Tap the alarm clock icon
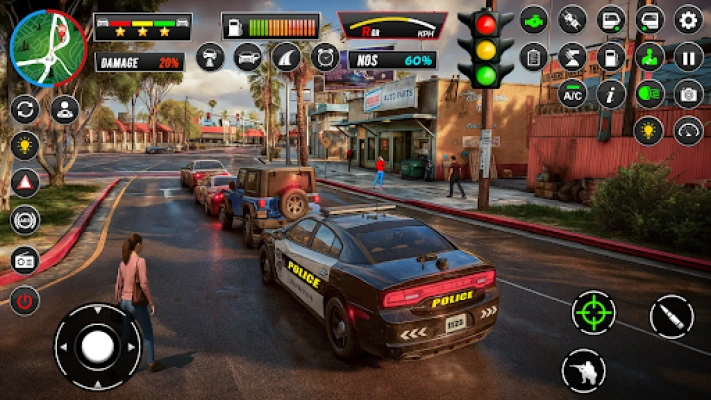 (325, 57)
